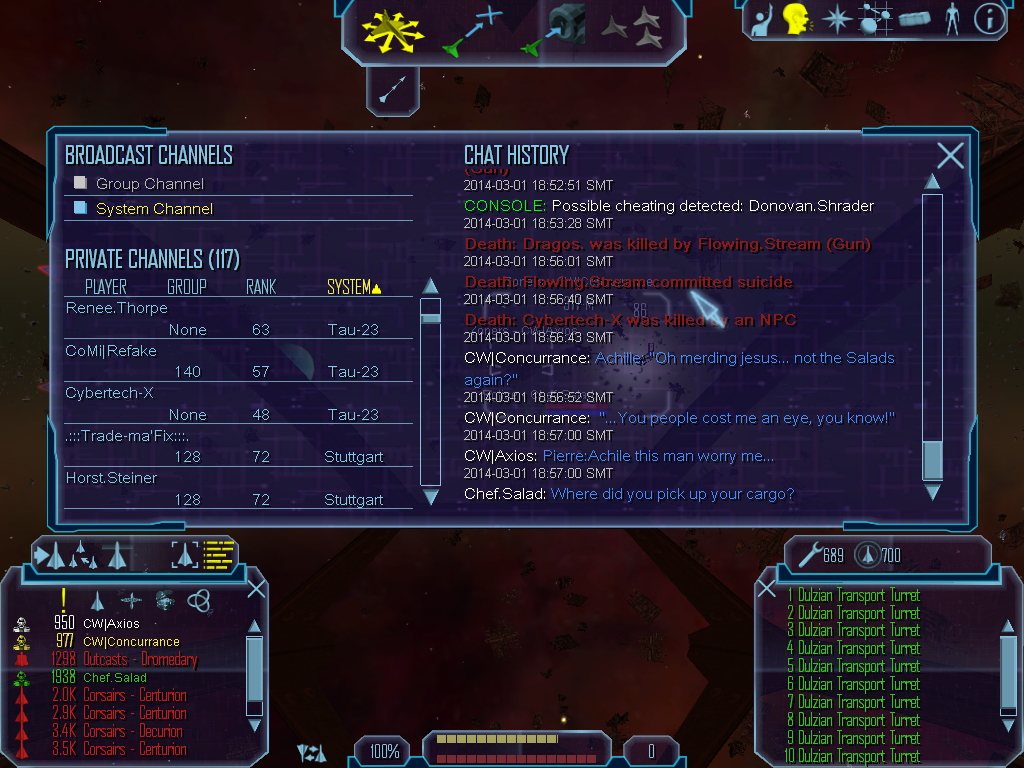Click the yellow talking head chat icon

pos(796,19)
